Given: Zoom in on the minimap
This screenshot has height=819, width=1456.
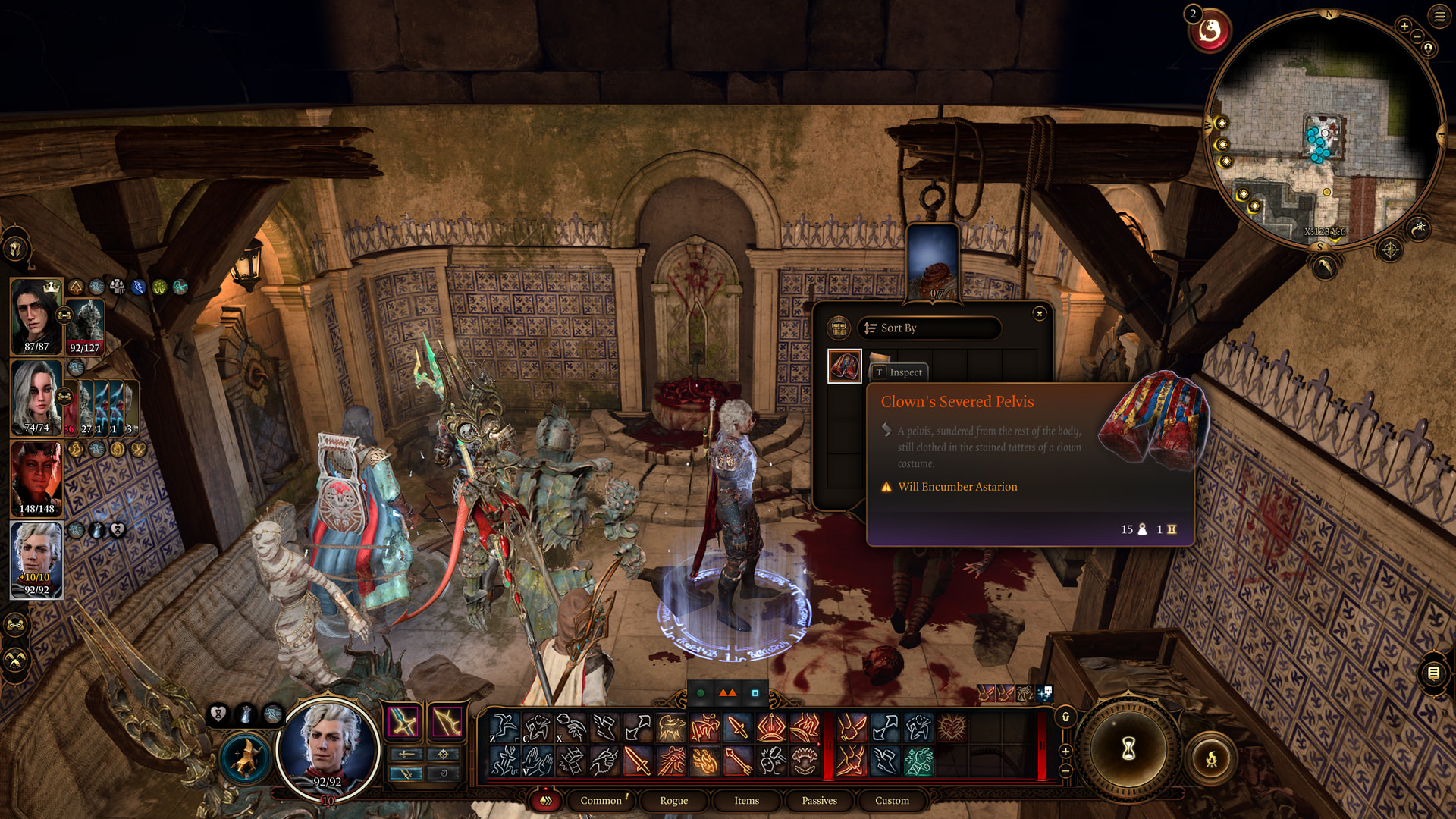Looking at the screenshot, I should tap(1404, 26).
